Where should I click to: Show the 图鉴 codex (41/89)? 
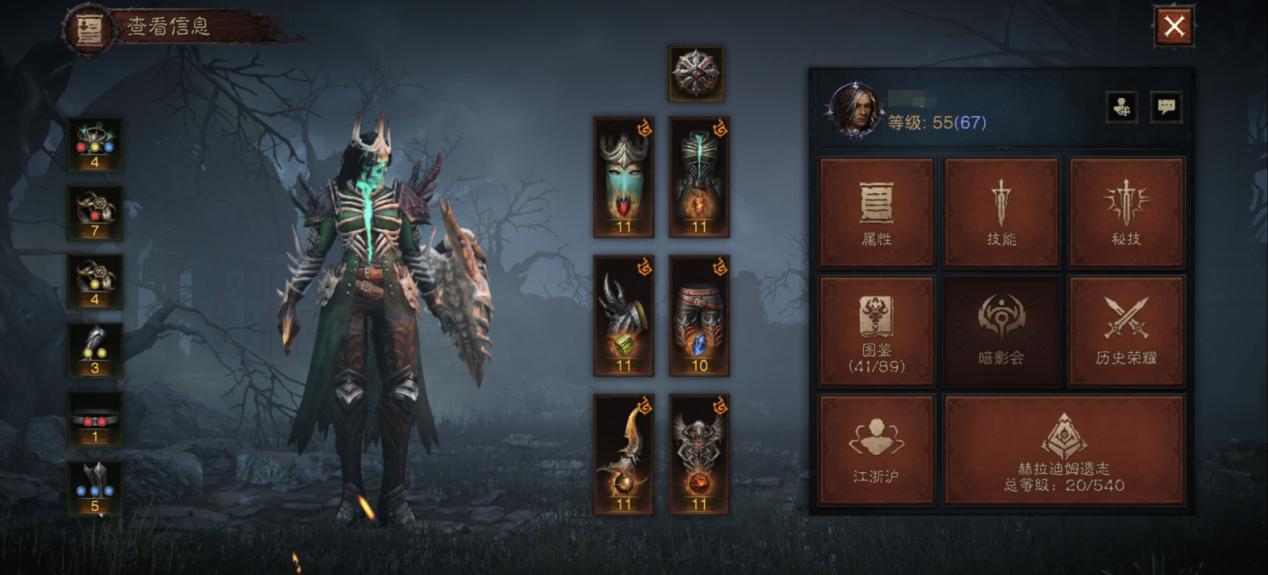[x=877, y=331]
